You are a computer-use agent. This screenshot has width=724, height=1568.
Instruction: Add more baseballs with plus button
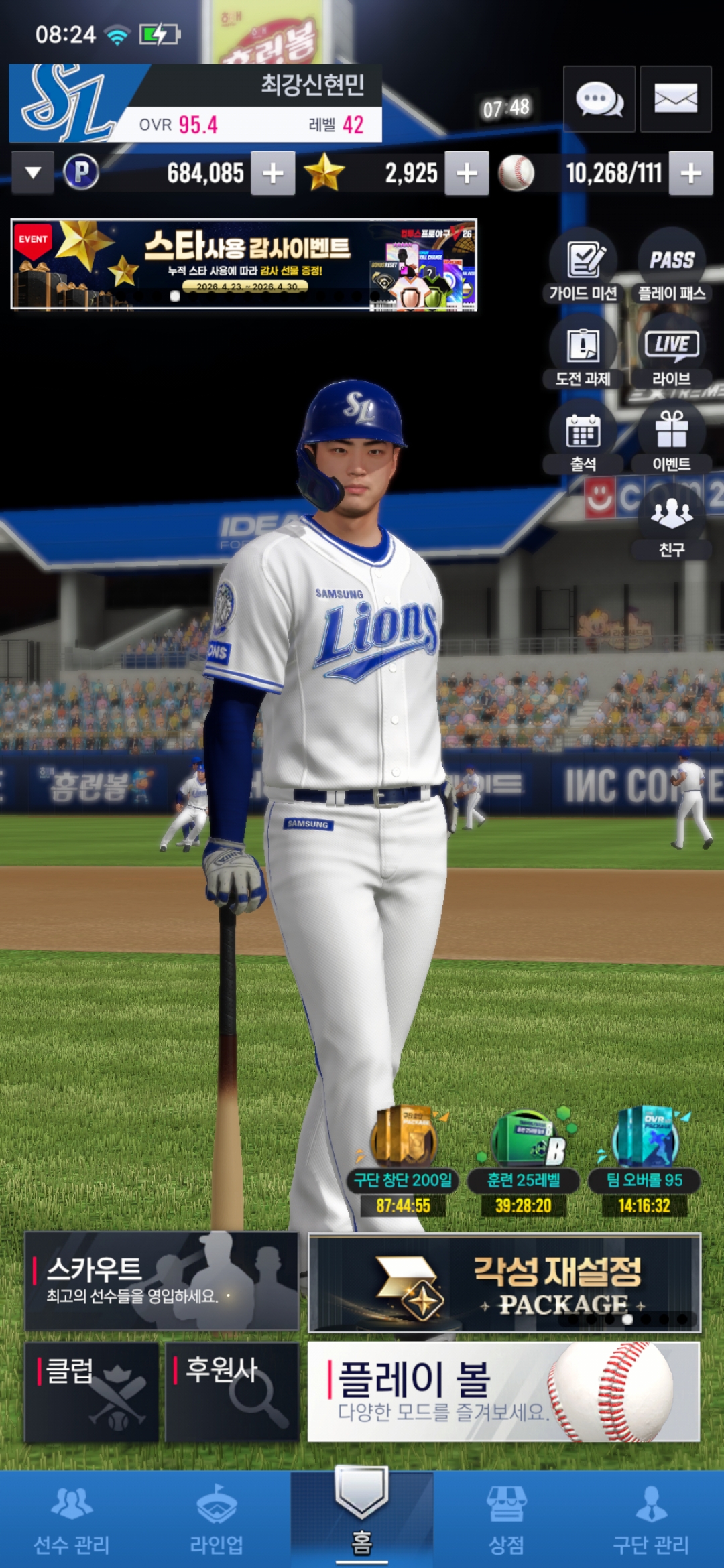pos(690,174)
